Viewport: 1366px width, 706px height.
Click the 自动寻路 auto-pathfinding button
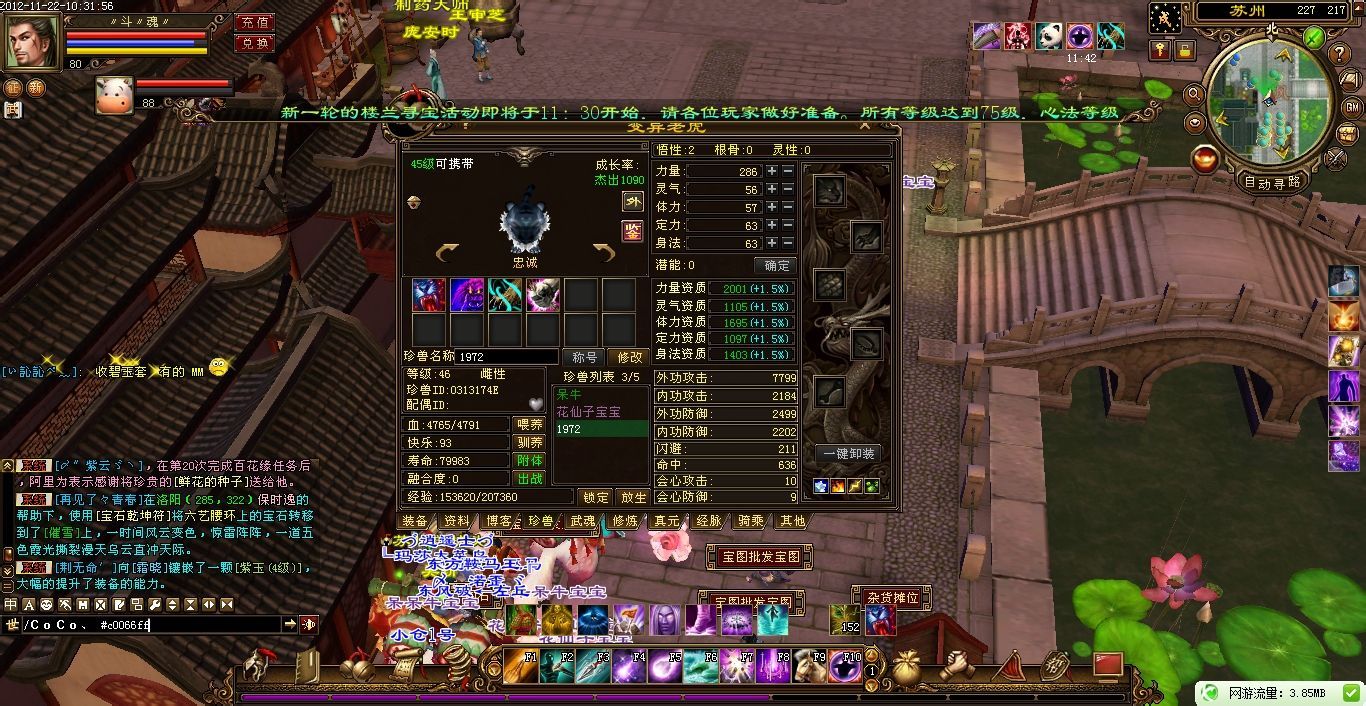1272,182
